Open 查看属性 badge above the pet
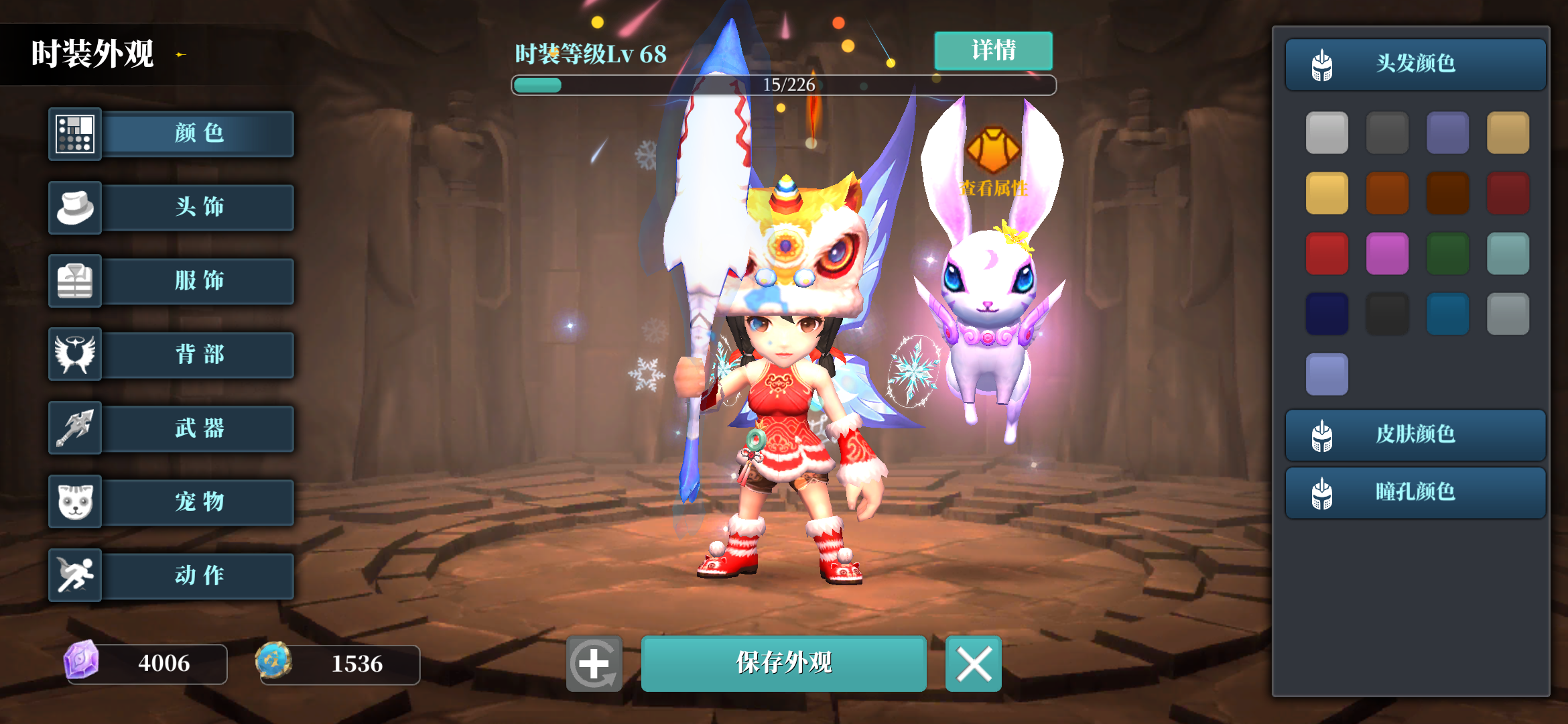 tap(992, 161)
